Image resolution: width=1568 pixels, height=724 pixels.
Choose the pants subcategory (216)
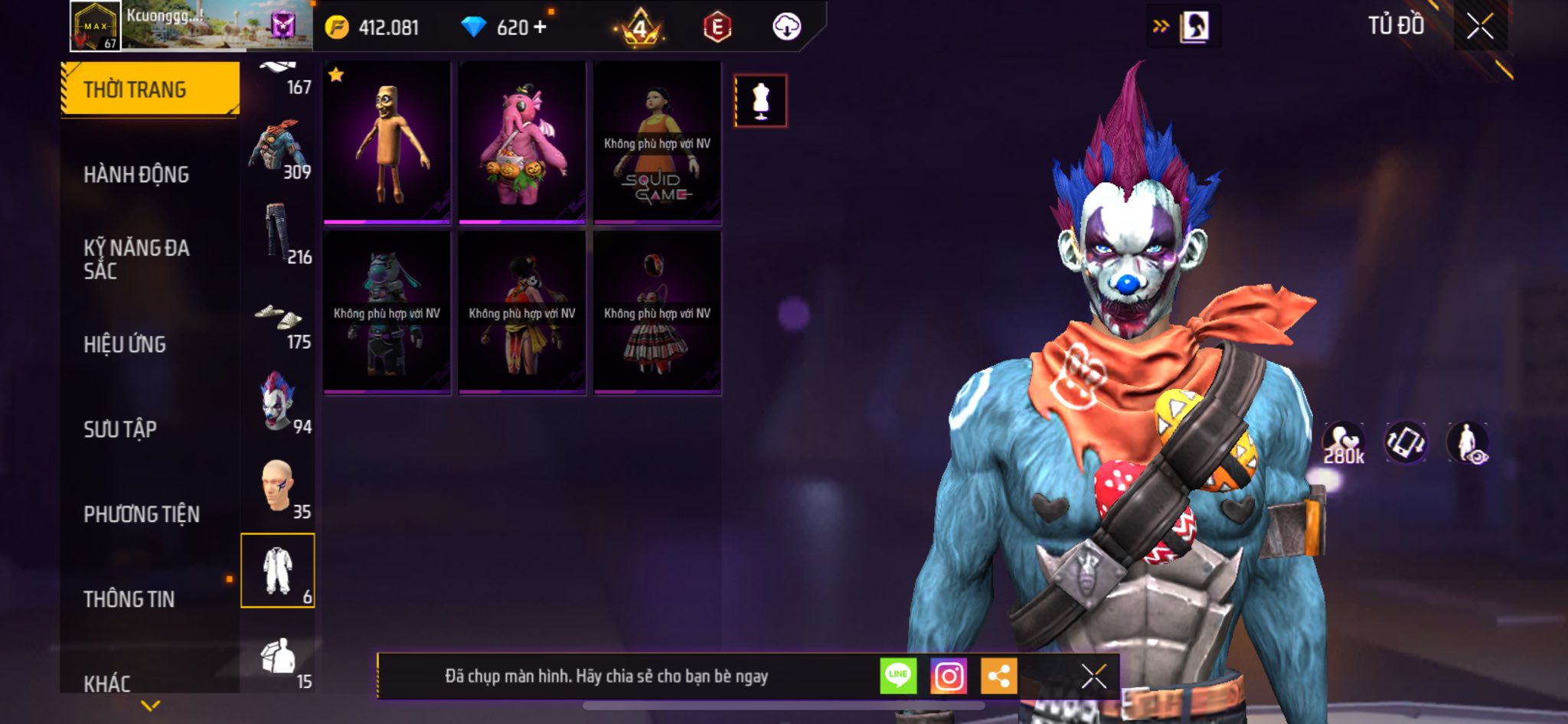[x=278, y=233]
